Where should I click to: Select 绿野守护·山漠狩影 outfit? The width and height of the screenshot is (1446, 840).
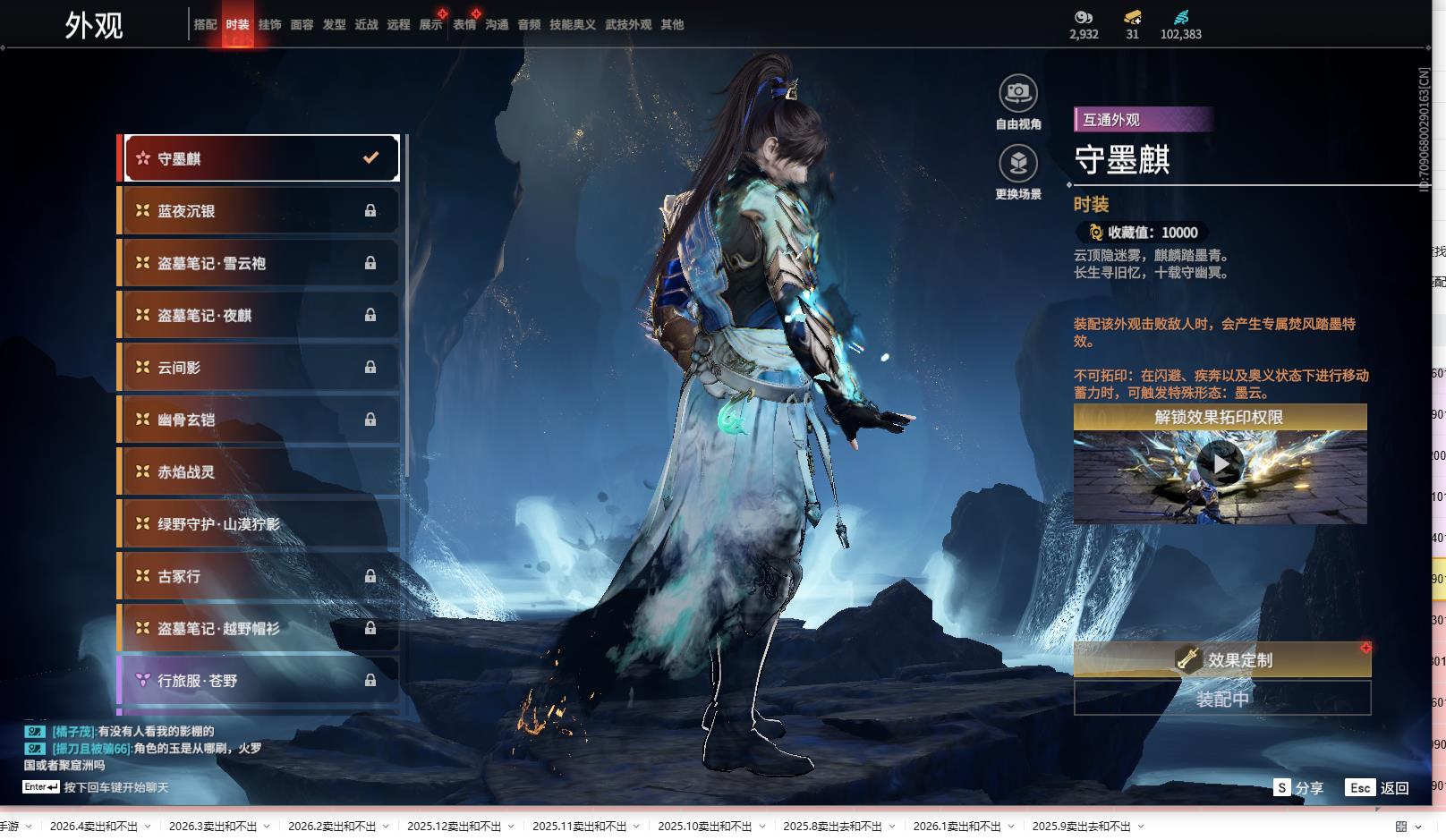[x=259, y=524]
